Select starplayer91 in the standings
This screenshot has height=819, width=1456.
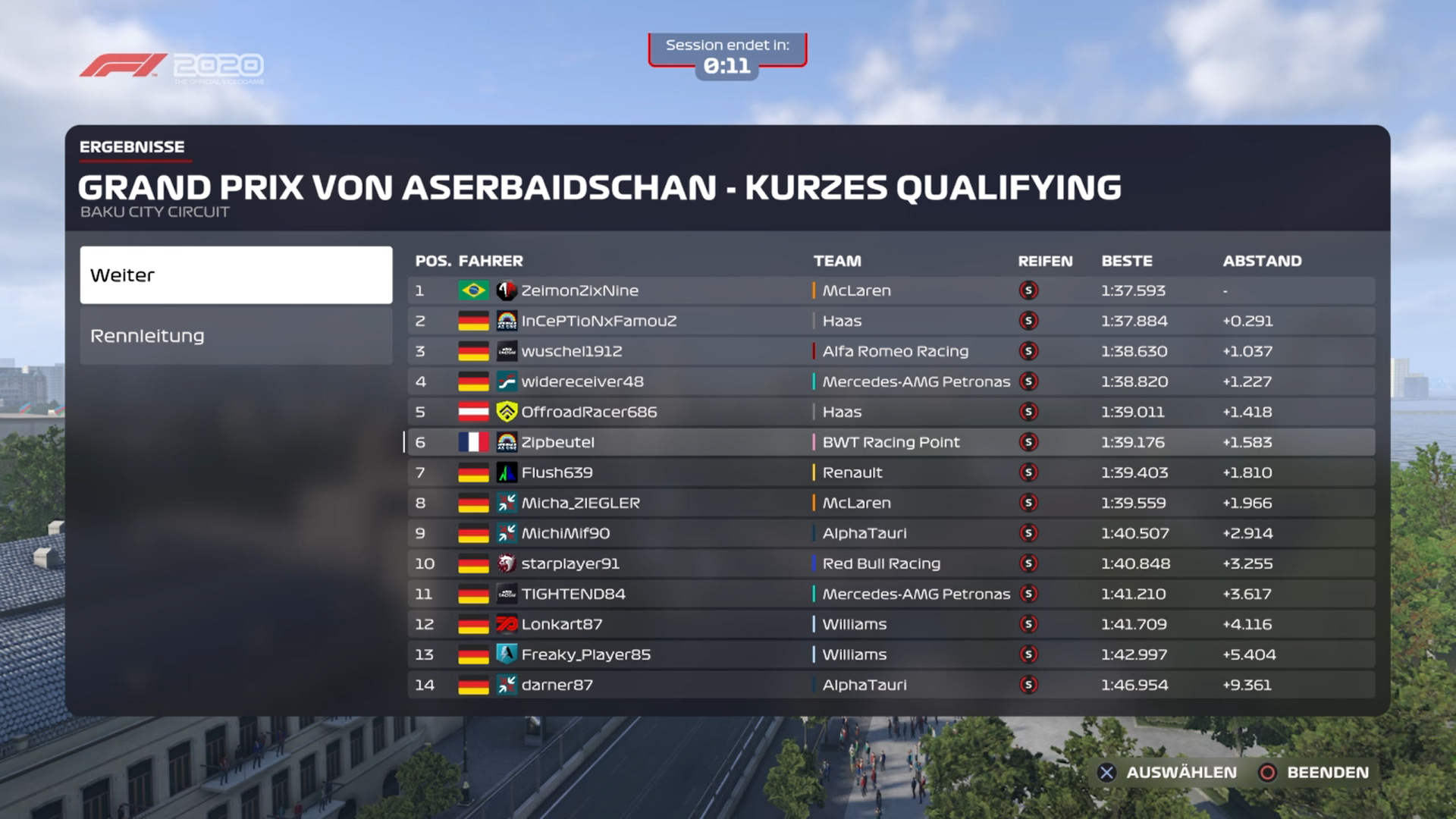coord(890,563)
